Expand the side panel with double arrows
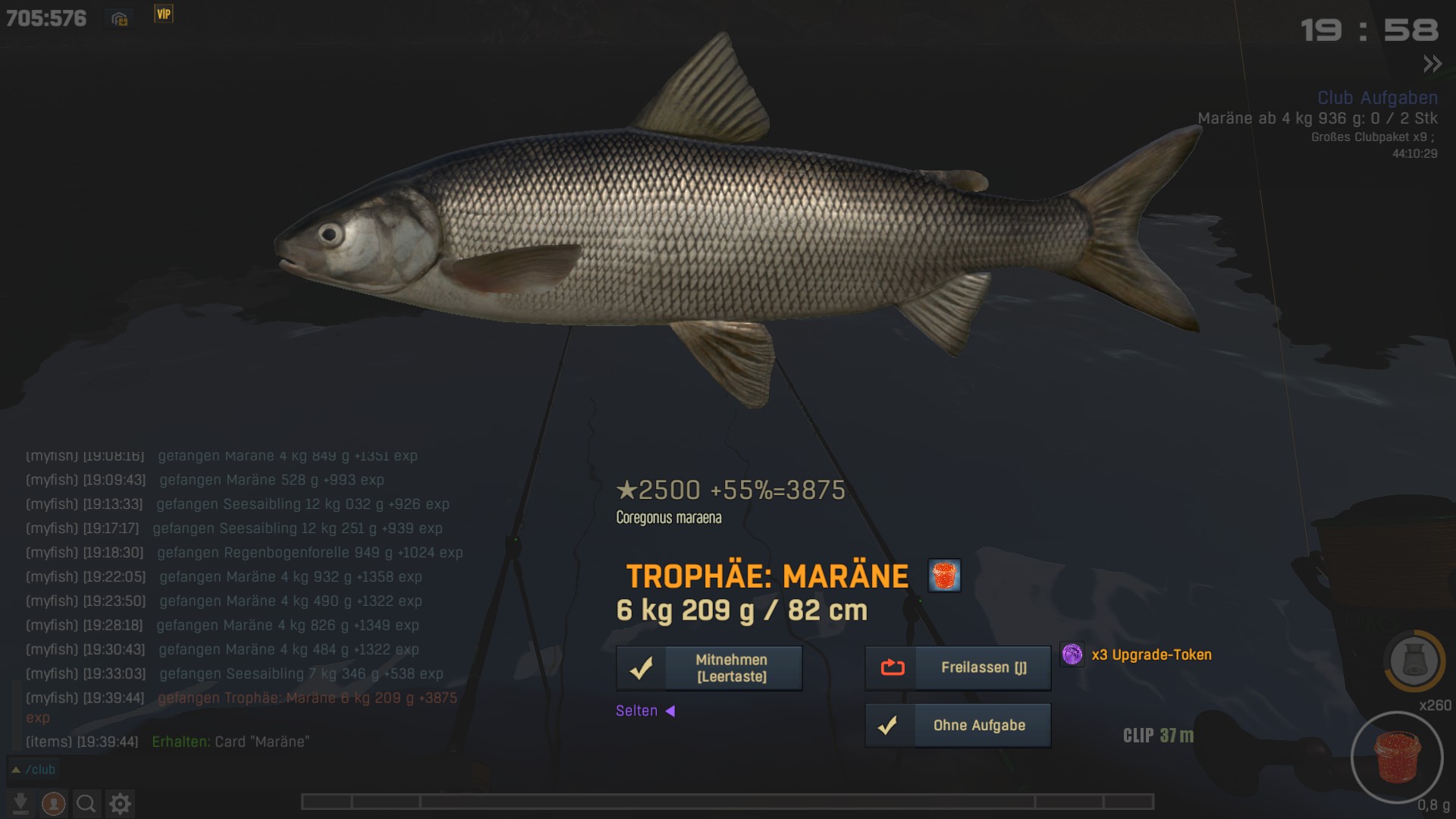This screenshot has height=819, width=1456. [x=1432, y=64]
